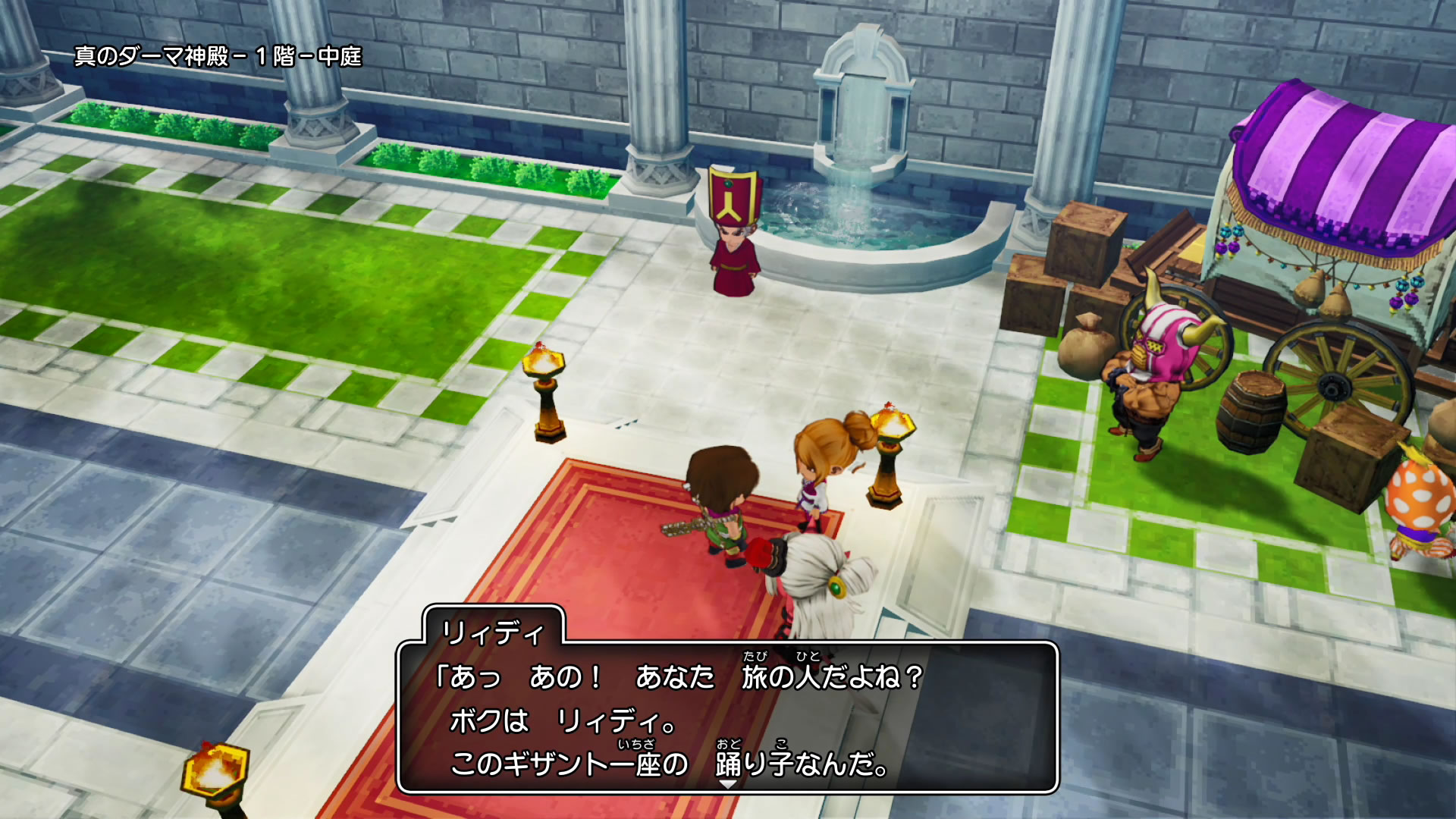The image size is (1456, 819).
Task: Advance dialogue with the continue arrow
Action: coord(727,785)
